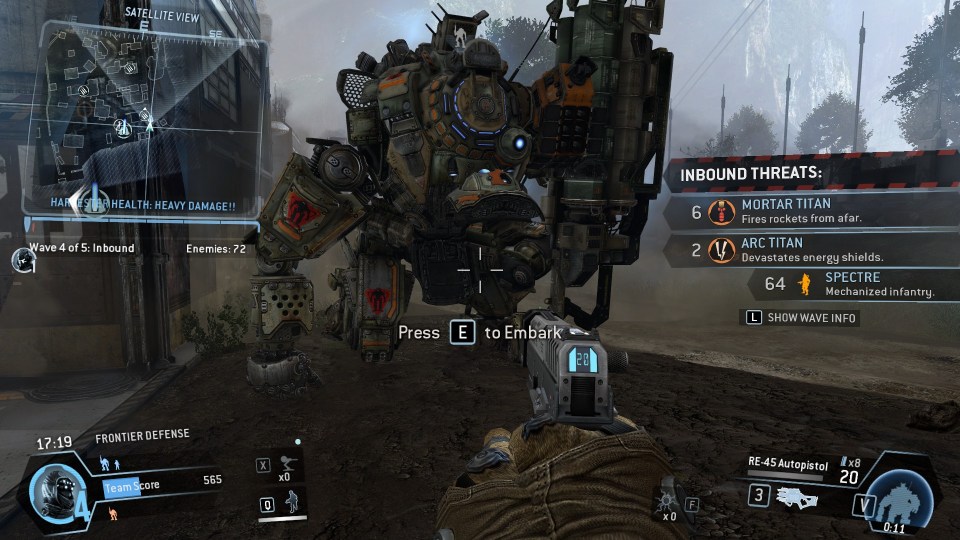Show wave info panel
Image resolution: width=960 pixels, height=540 pixels.
coord(799,318)
